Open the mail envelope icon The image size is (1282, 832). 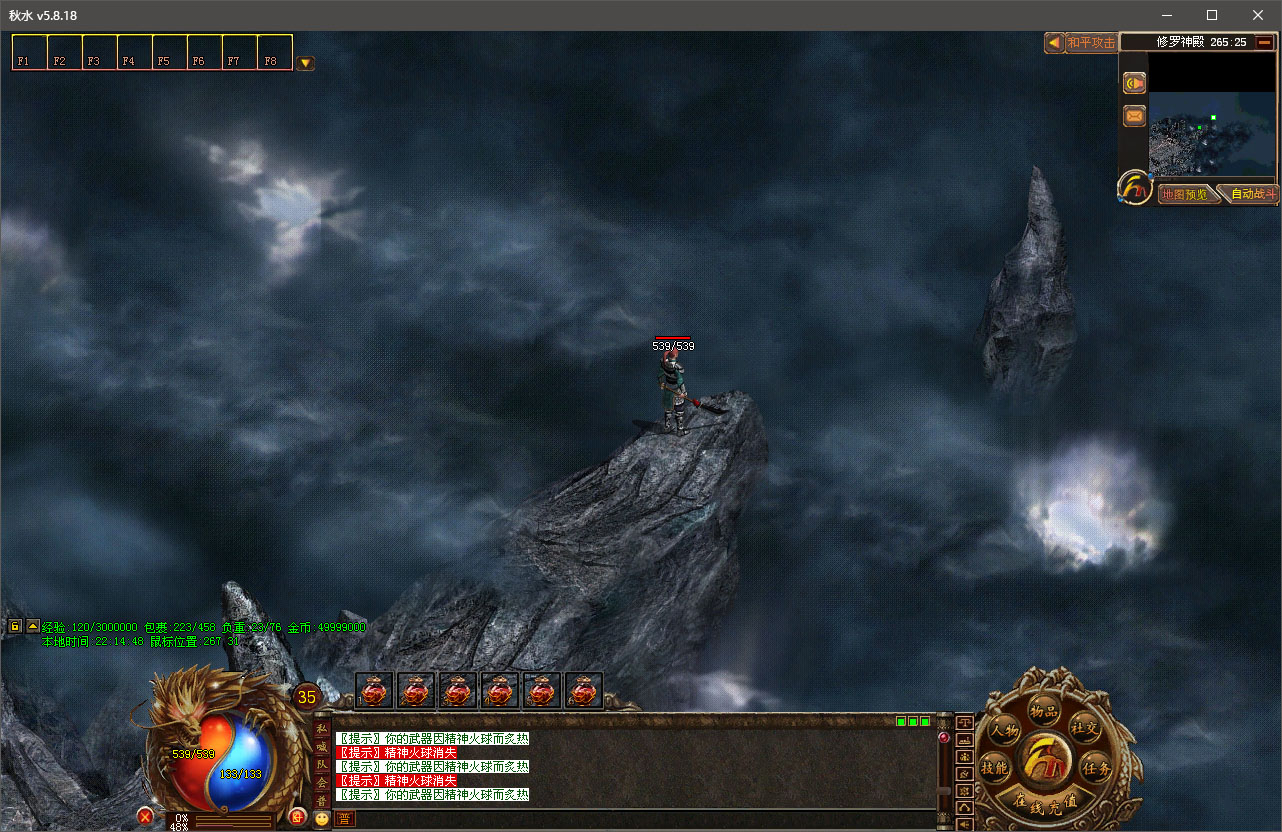pyautogui.click(x=1134, y=117)
